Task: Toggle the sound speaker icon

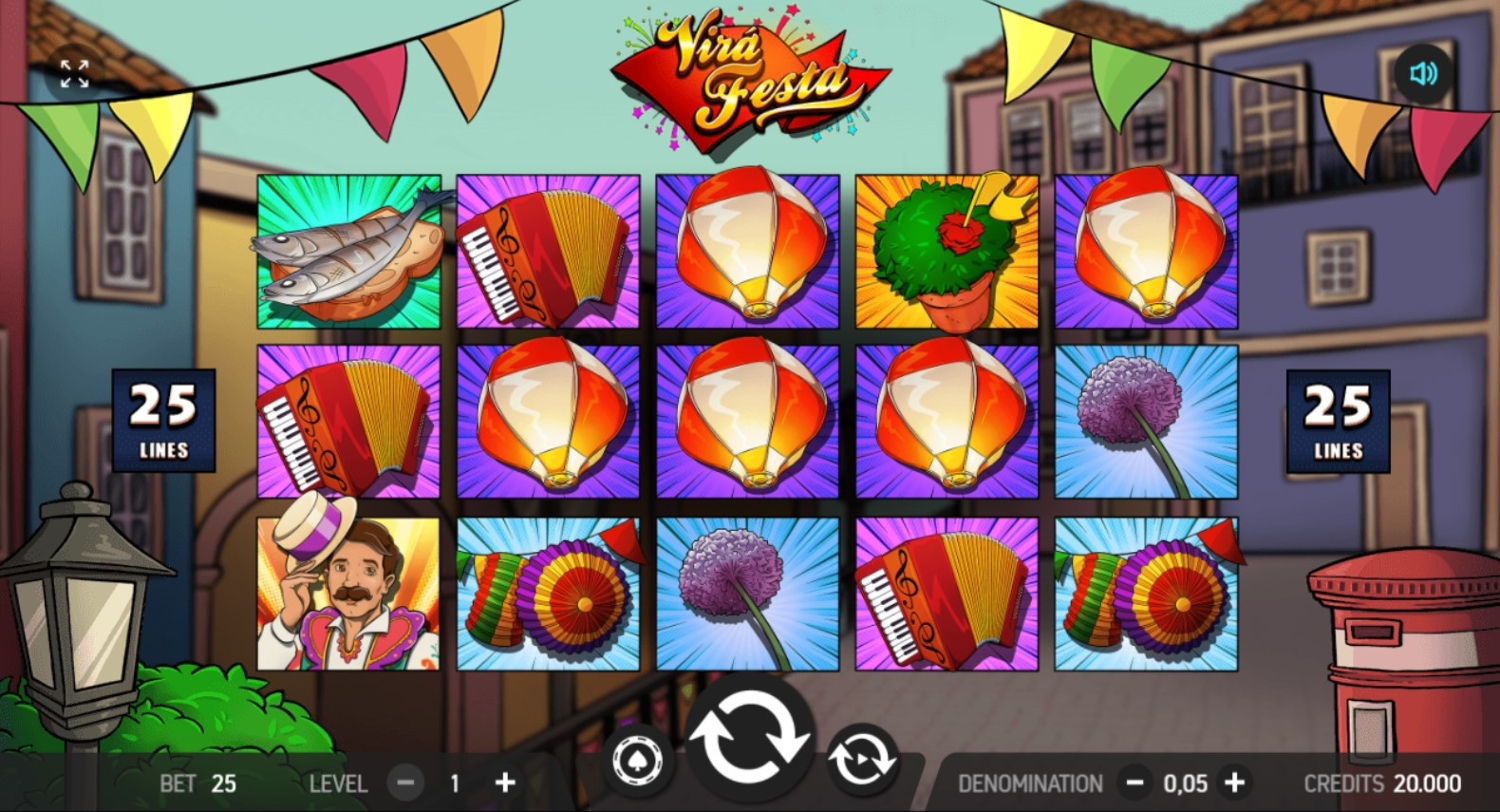Action: click(1423, 74)
